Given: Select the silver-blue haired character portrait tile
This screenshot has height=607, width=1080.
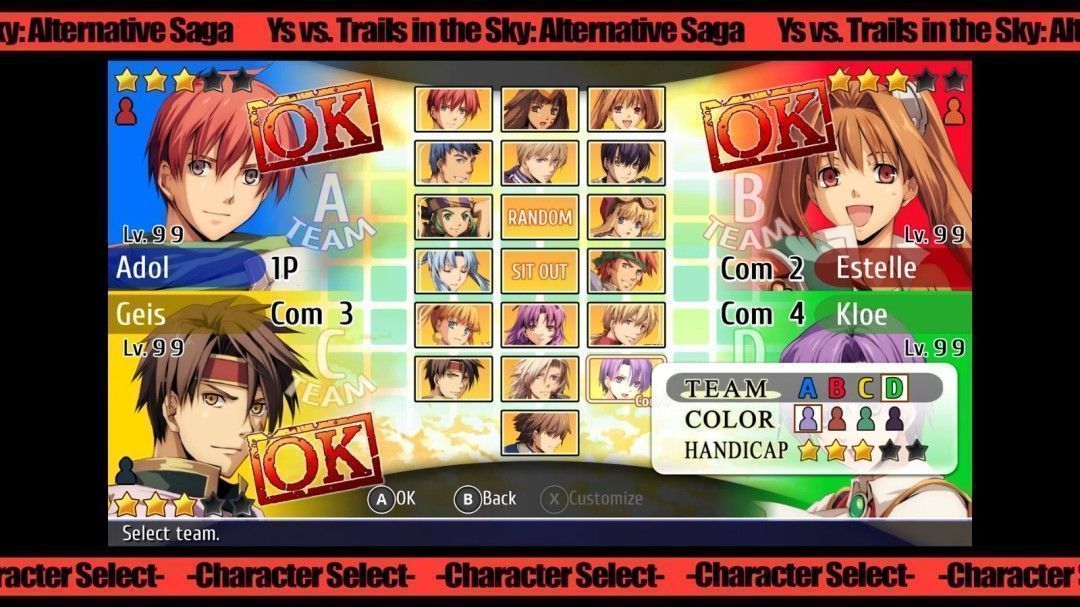Looking at the screenshot, I should (454, 270).
